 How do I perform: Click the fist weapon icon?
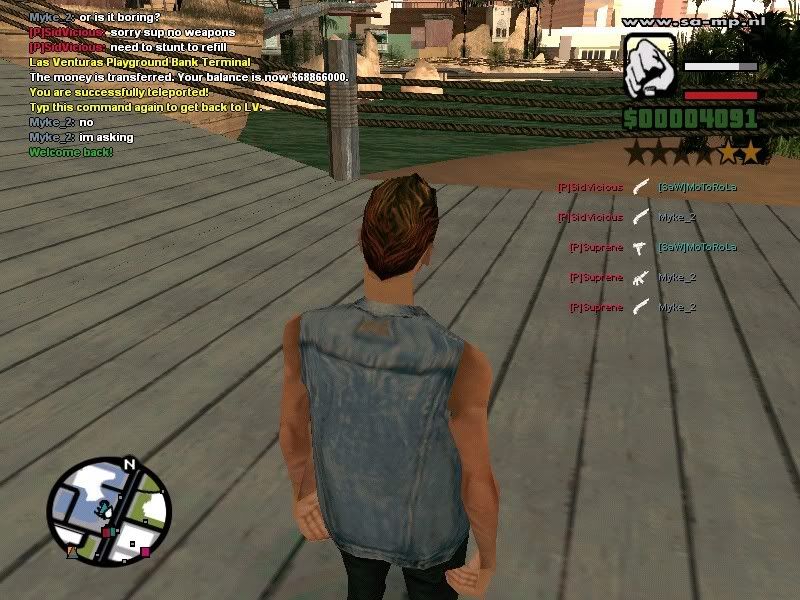point(650,68)
